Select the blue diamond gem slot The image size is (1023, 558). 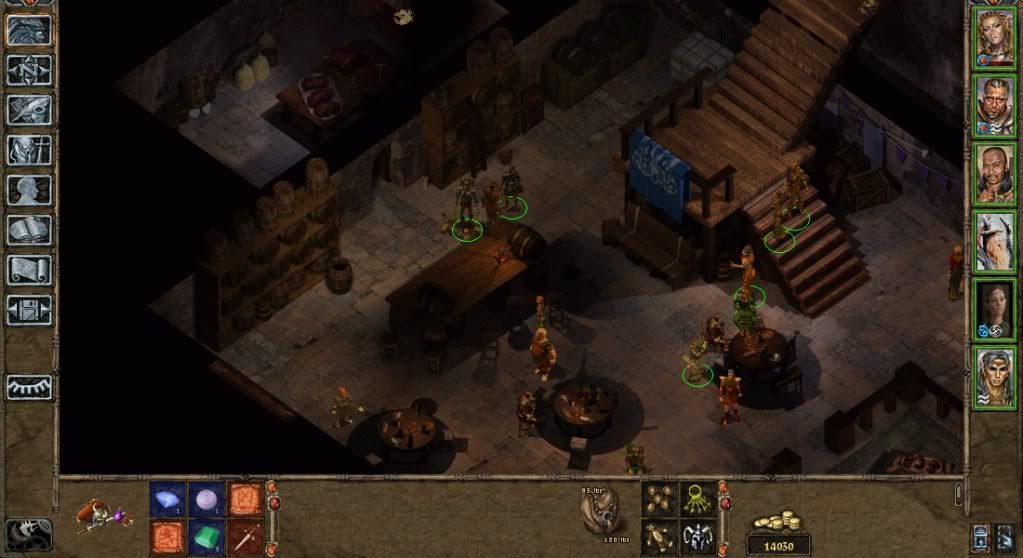[x=167, y=500]
